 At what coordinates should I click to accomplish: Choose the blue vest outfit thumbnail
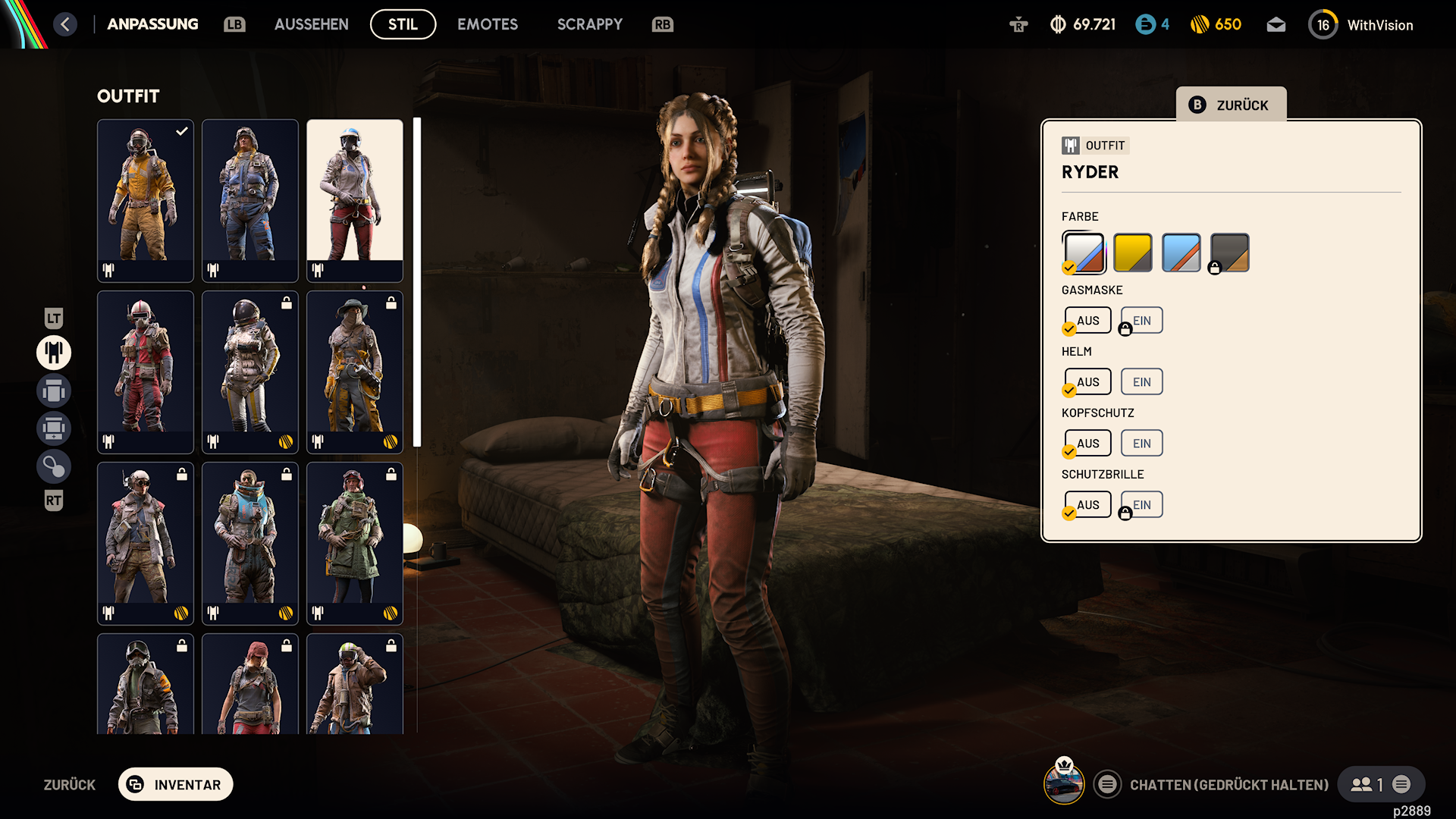click(x=249, y=200)
